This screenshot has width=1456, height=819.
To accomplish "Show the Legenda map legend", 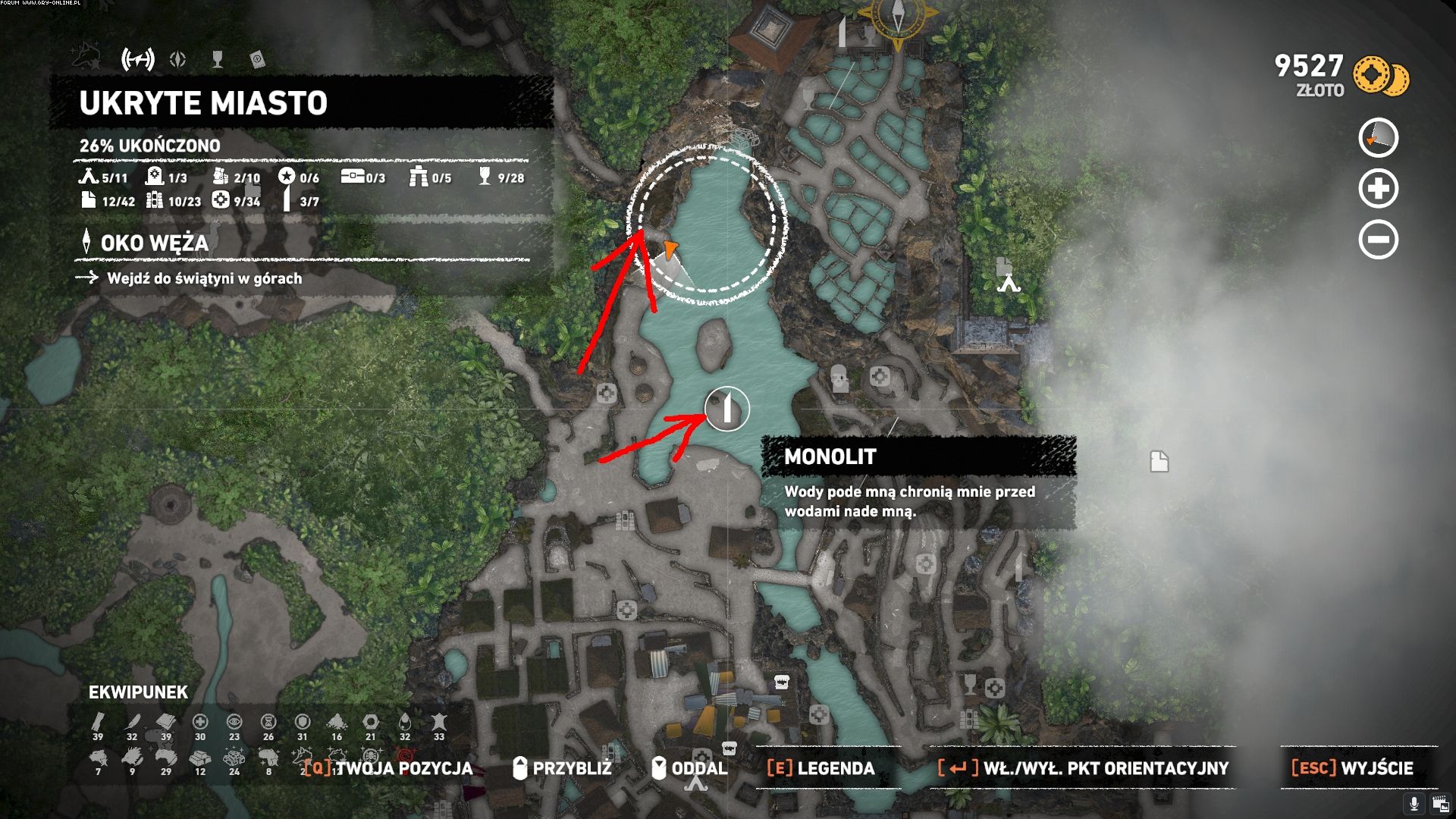I will [x=821, y=768].
